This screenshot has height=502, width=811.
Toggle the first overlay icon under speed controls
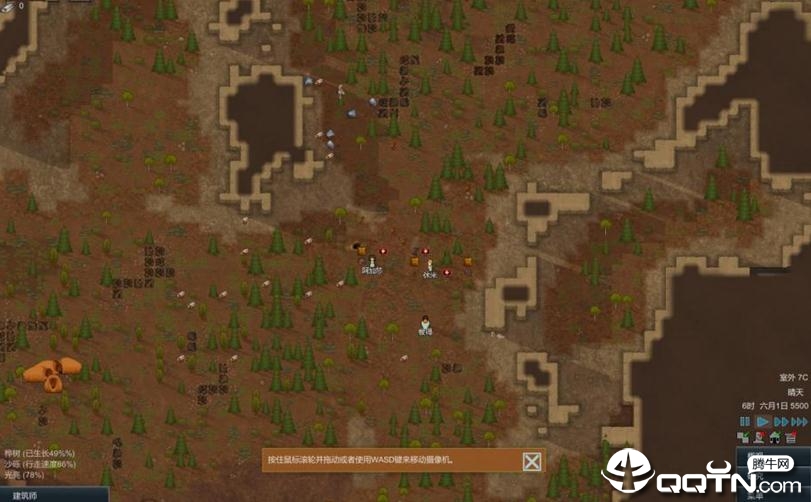(x=743, y=438)
